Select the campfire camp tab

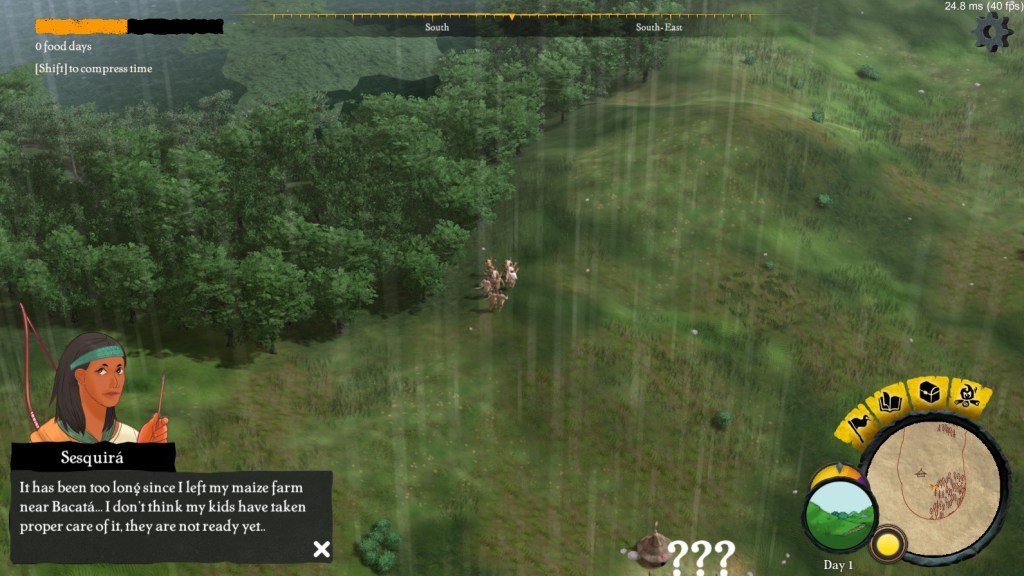coord(966,396)
